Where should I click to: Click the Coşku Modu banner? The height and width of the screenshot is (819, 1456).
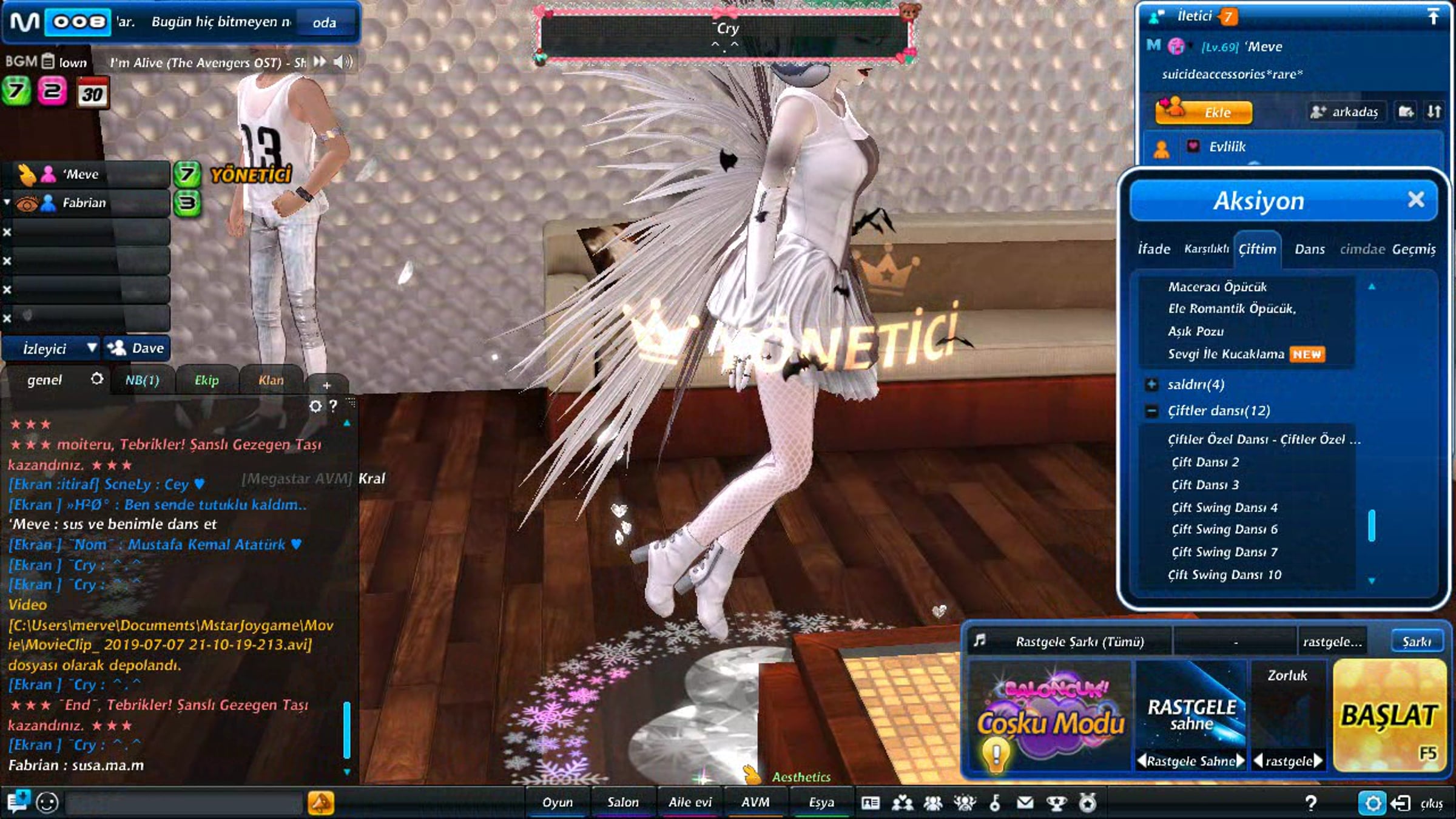point(1050,716)
